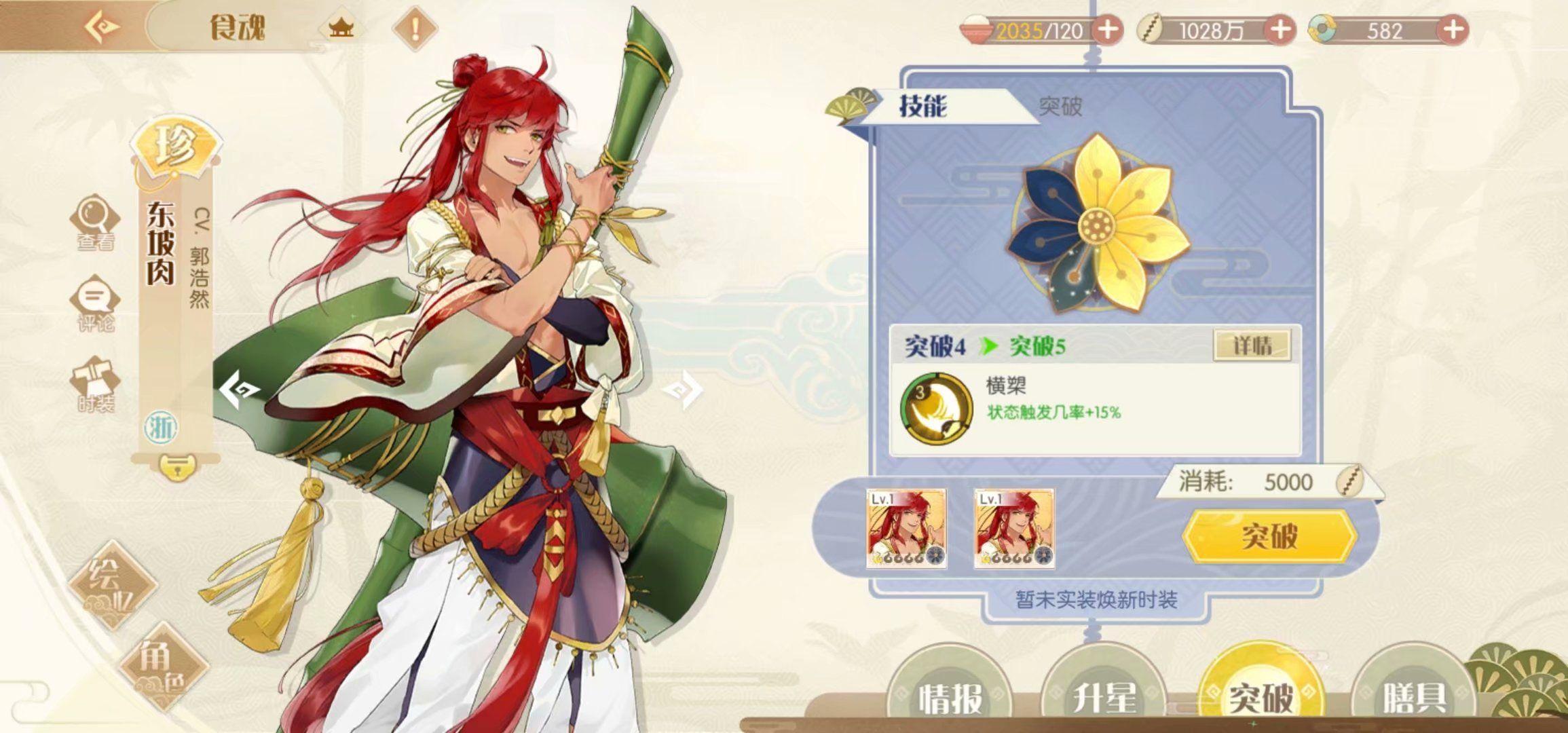Add more jade ring currency
1568x733 pixels.
point(1453,31)
